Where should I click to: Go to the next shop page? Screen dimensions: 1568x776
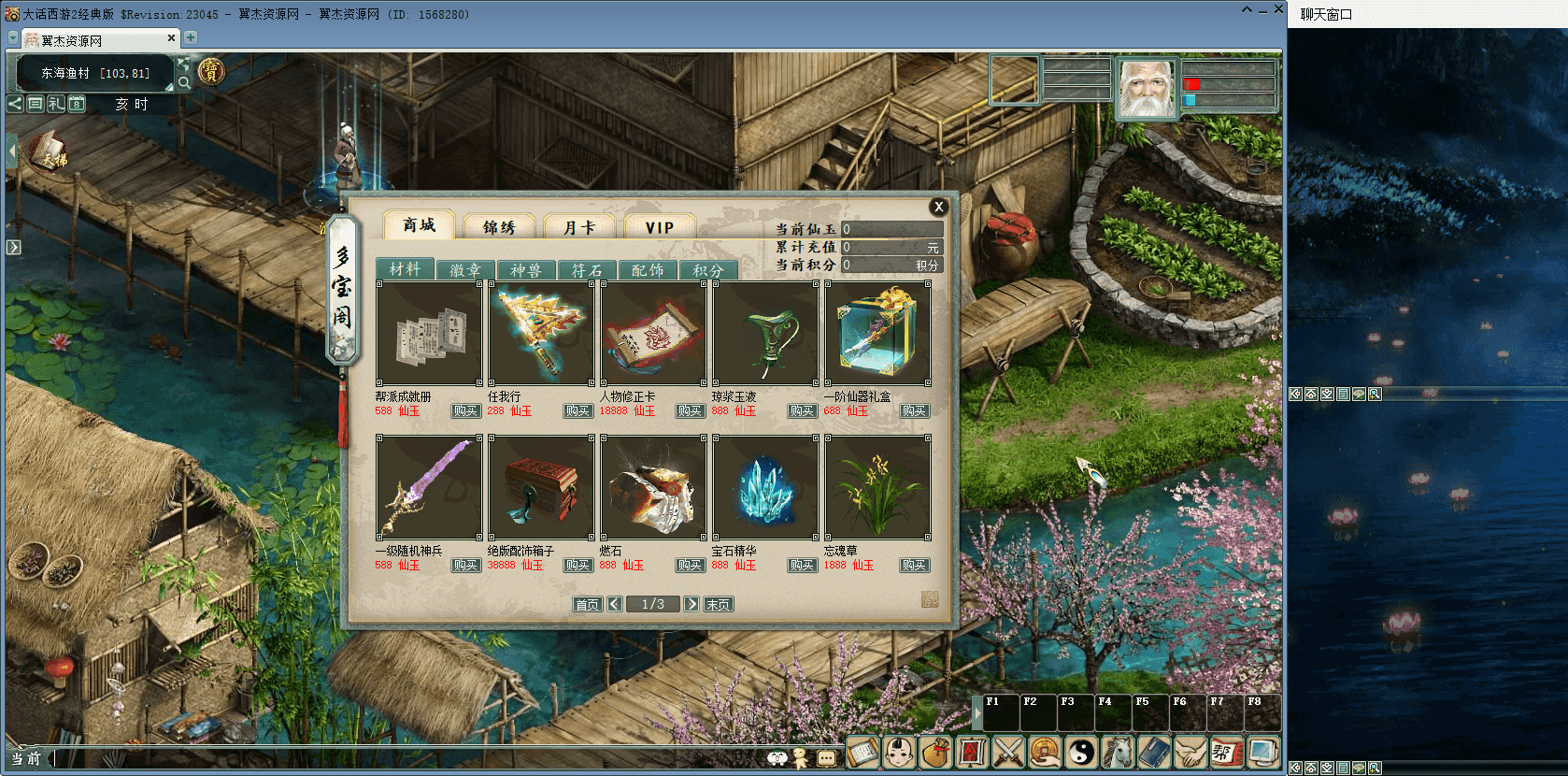point(691,604)
